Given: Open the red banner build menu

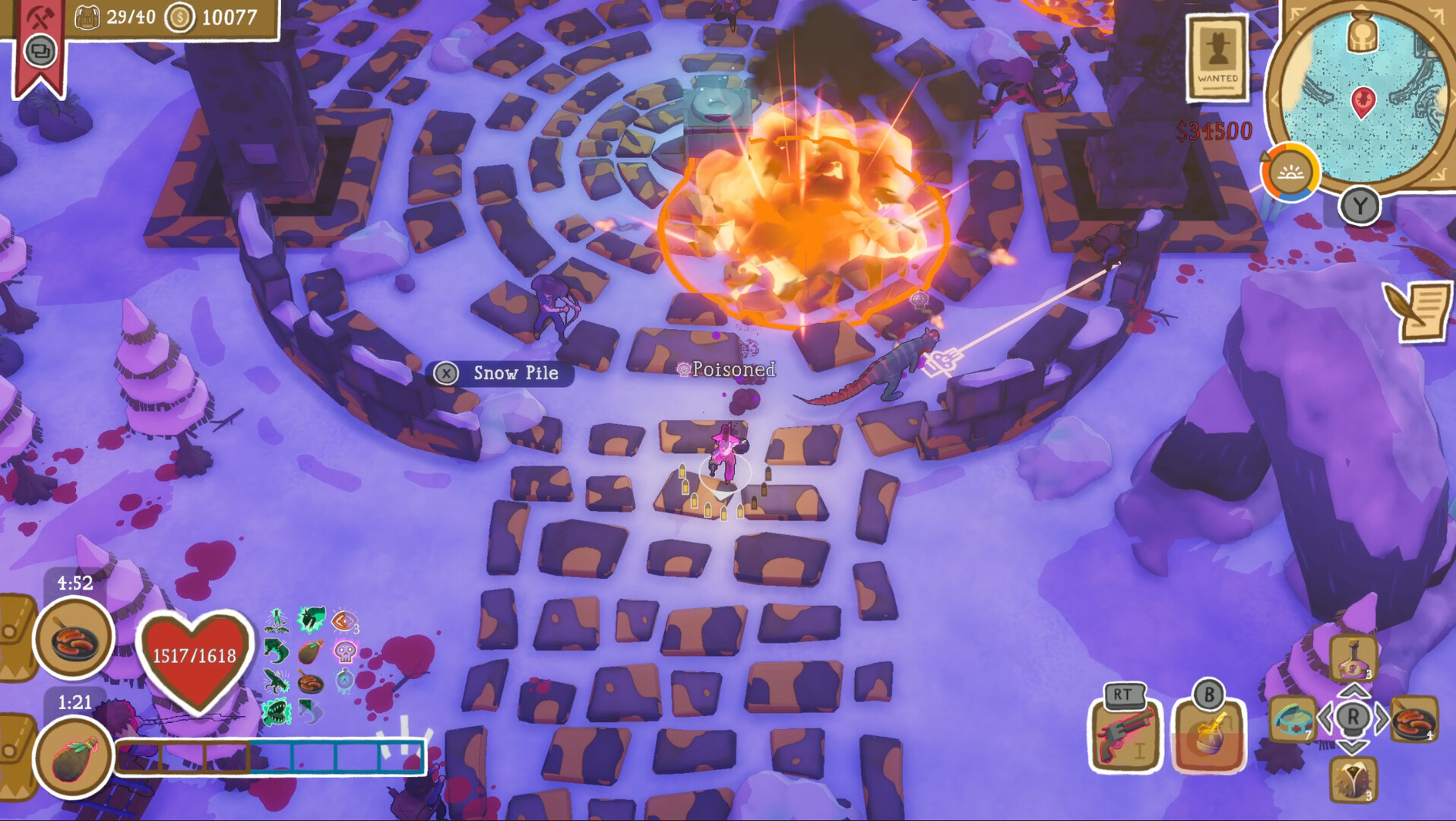Looking at the screenshot, I should click(40, 42).
